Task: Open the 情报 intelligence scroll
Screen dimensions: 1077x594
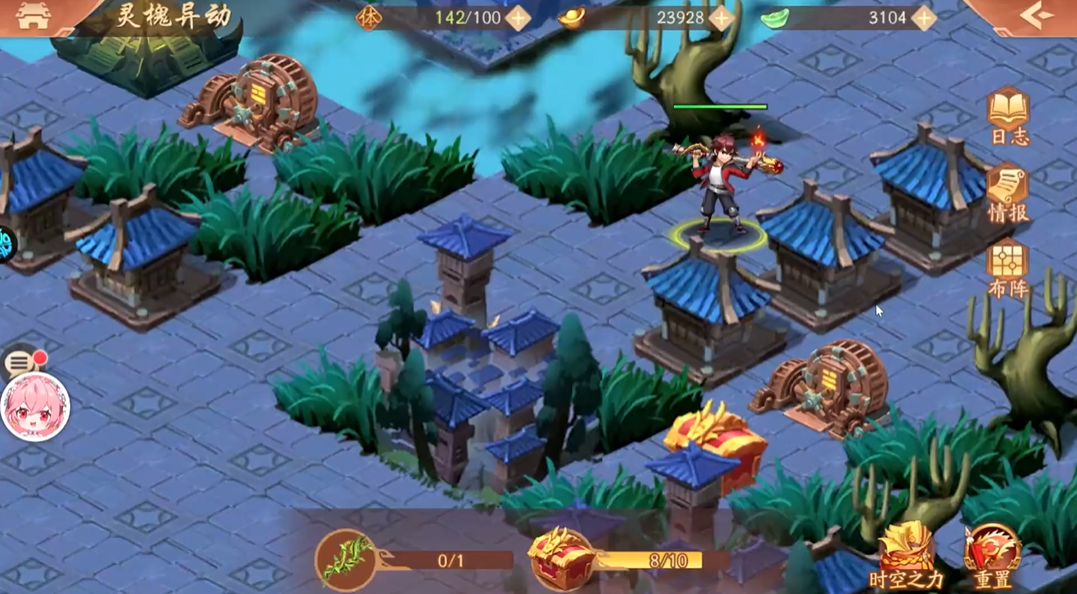Action: click(x=1008, y=194)
